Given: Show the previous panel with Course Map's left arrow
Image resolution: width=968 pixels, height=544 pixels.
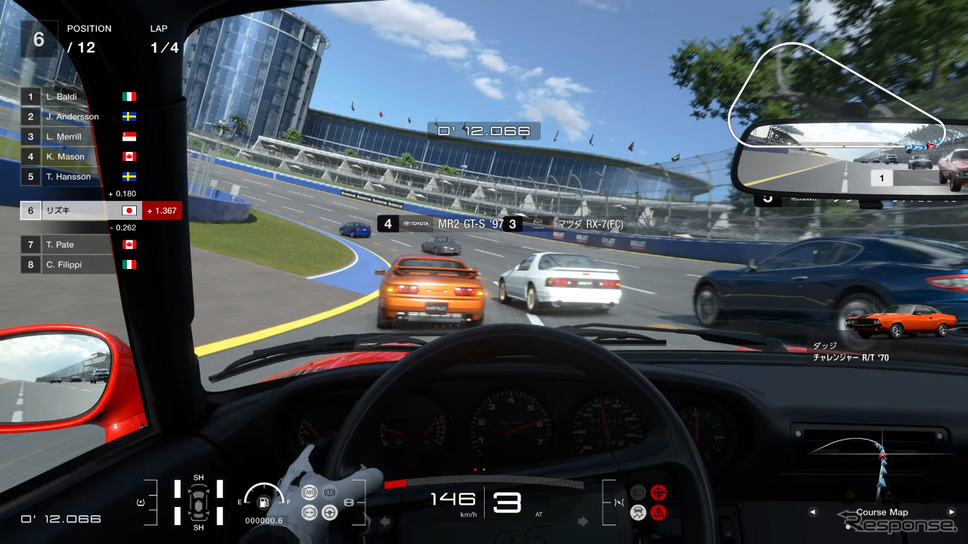Looking at the screenshot, I should coord(812,513).
